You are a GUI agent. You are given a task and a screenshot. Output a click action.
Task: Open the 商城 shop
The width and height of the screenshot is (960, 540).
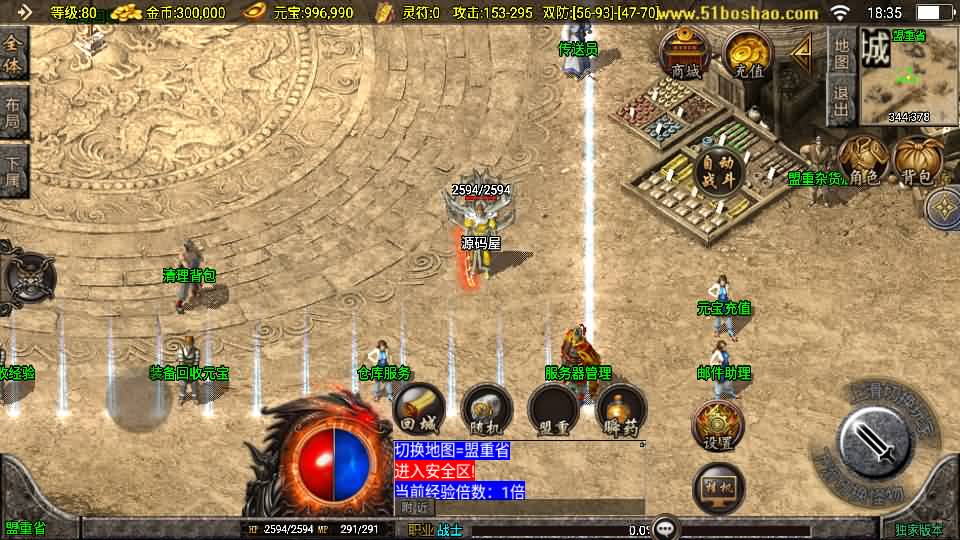[685, 54]
